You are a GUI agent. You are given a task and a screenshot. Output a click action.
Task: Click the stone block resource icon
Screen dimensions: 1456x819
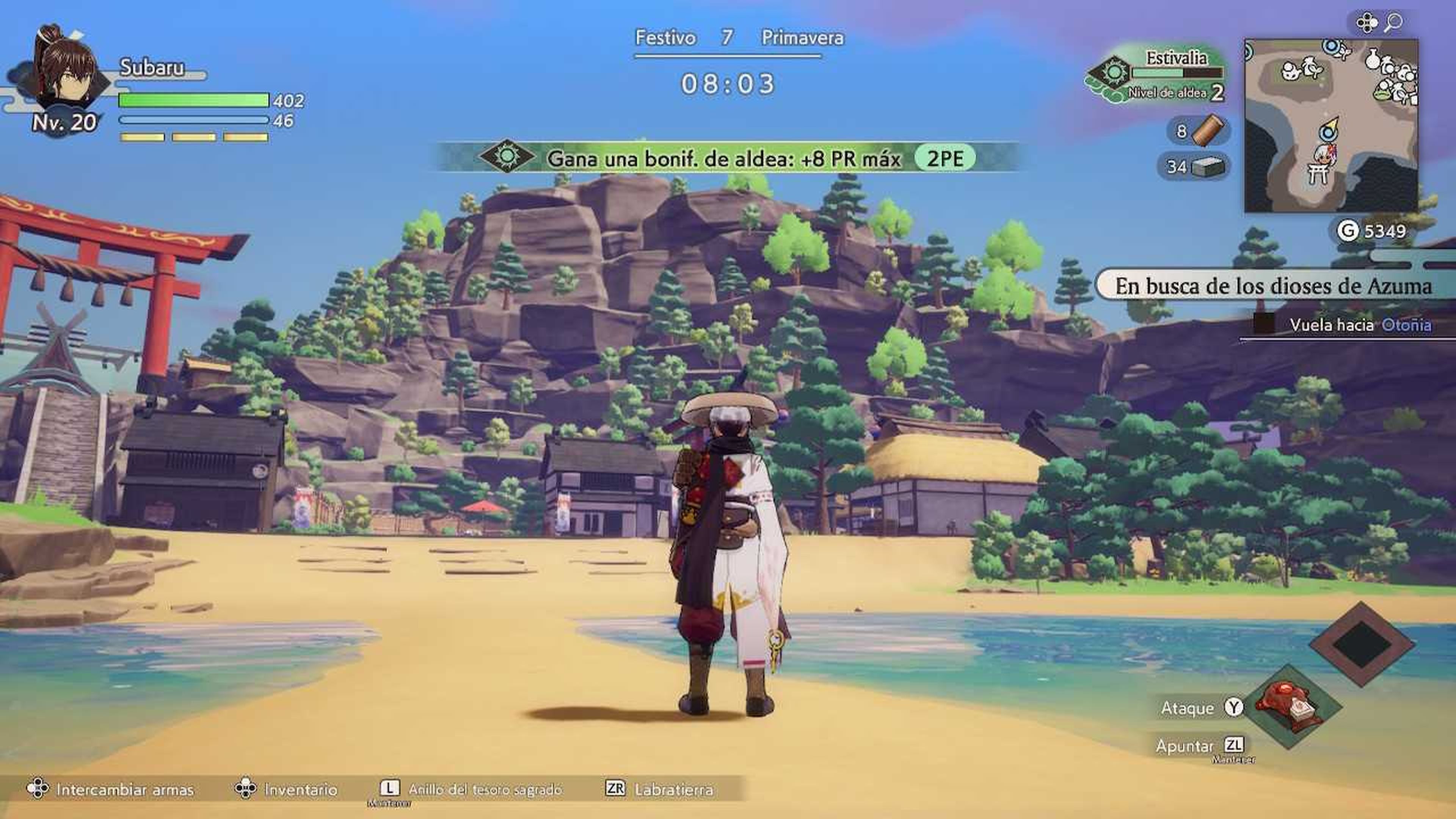click(1207, 167)
